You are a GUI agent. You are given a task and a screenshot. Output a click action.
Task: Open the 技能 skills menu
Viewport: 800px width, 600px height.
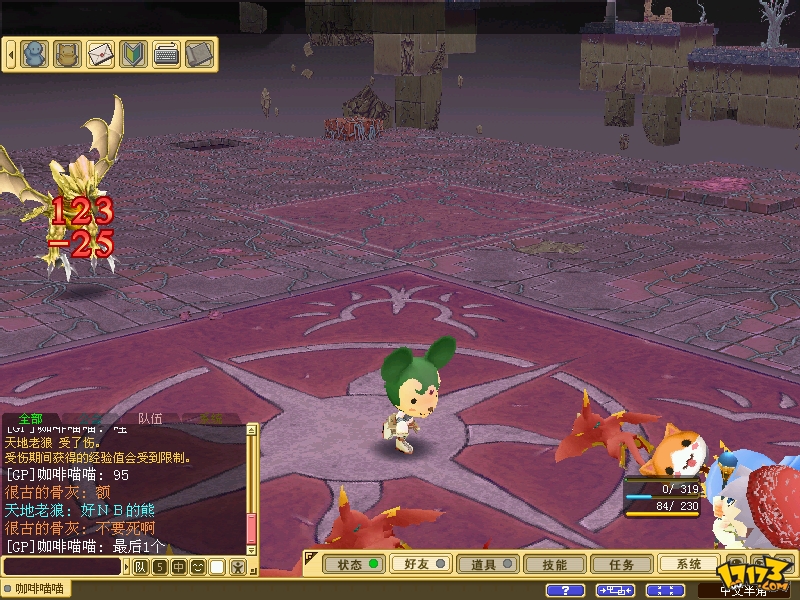554,564
